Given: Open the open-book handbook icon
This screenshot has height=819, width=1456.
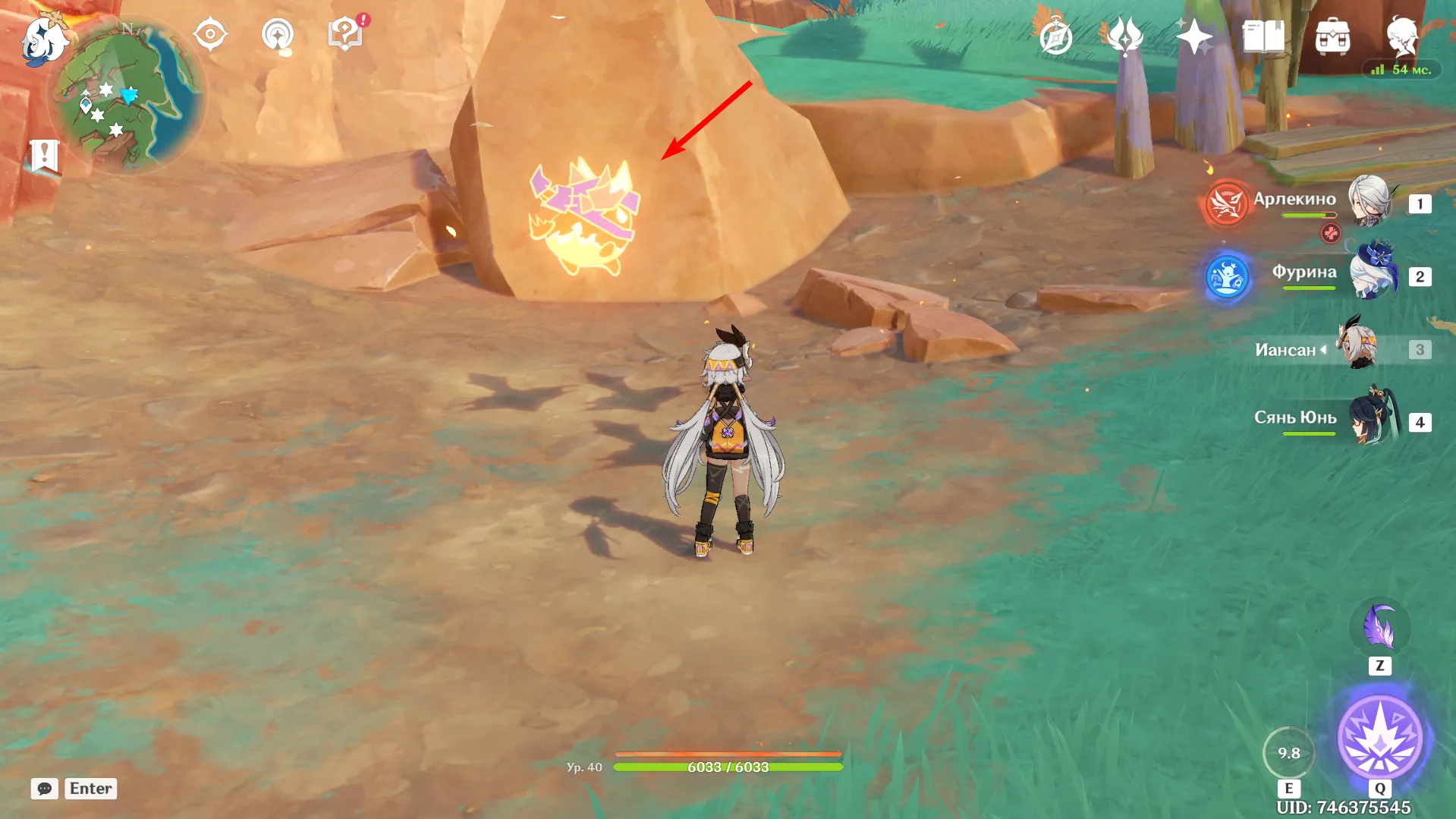Looking at the screenshot, I should point(1263,36).
